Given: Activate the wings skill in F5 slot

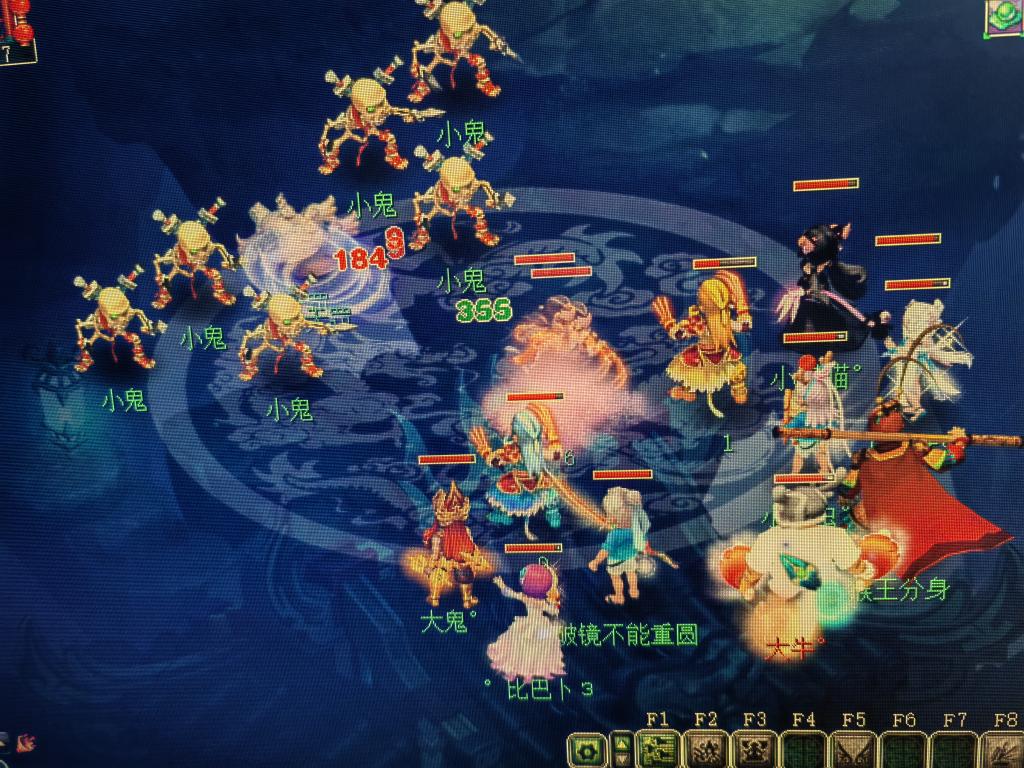Looking at the screenshot, I should tap(854, 749).
